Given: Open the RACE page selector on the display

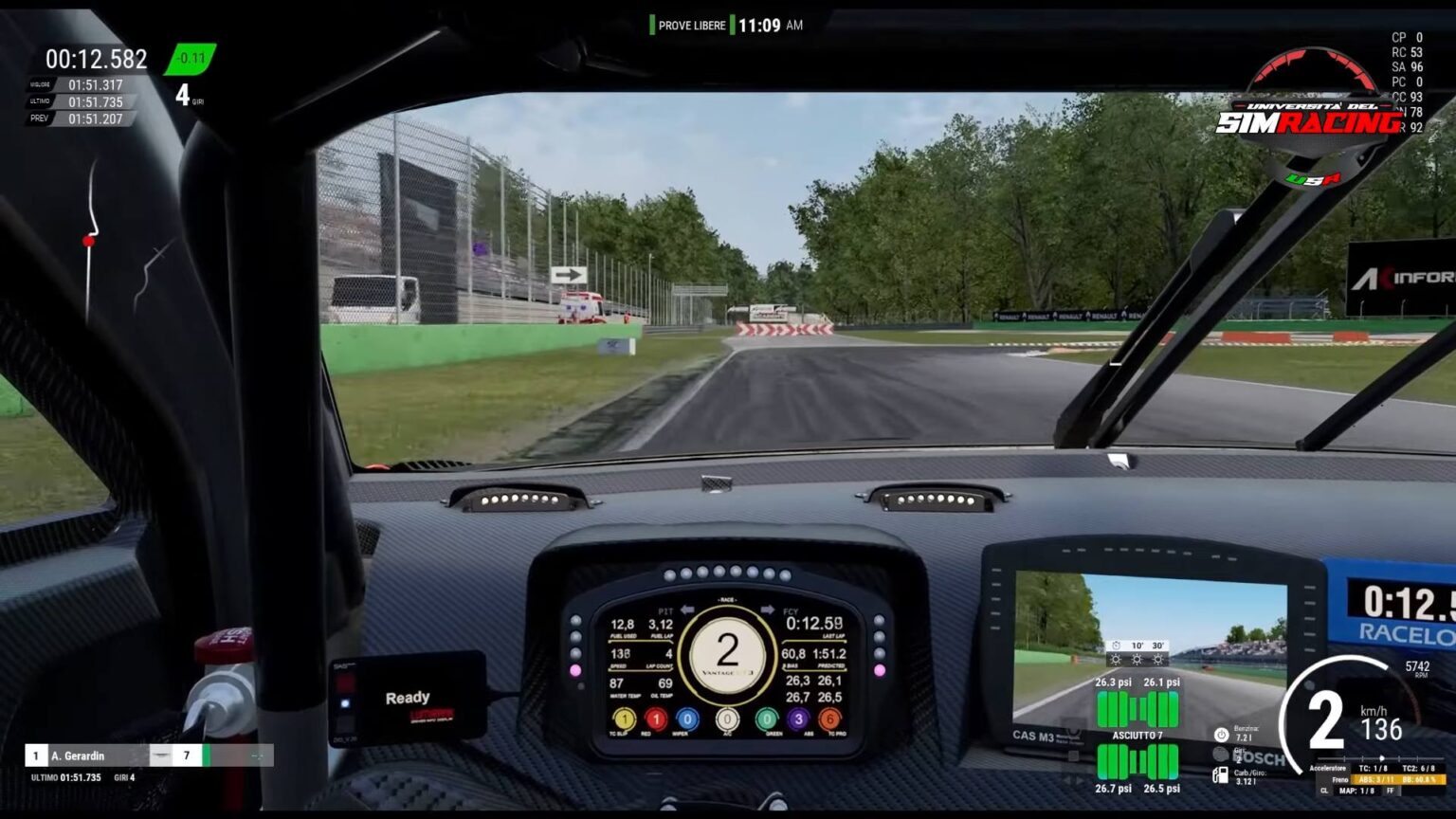Looking at the screenshot, I should pyautogui.click(x=727, y=599).
